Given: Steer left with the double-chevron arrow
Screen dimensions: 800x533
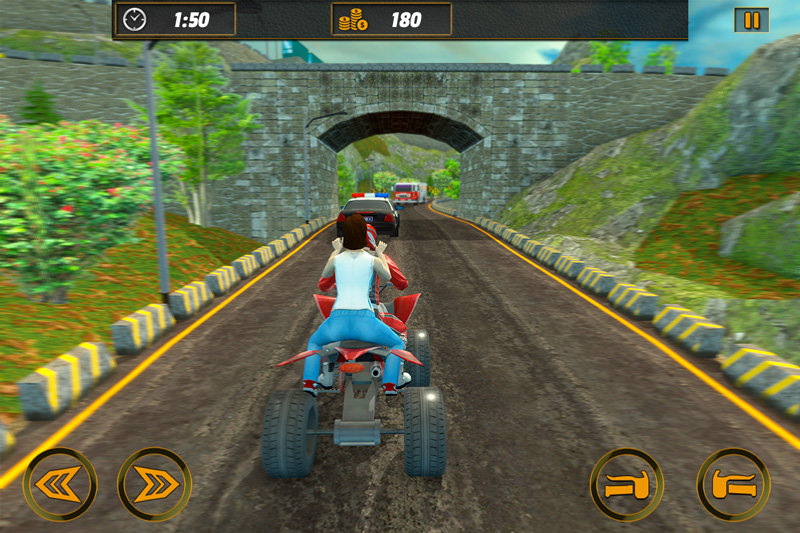Looking at the screenshot, I should (60, 484).
